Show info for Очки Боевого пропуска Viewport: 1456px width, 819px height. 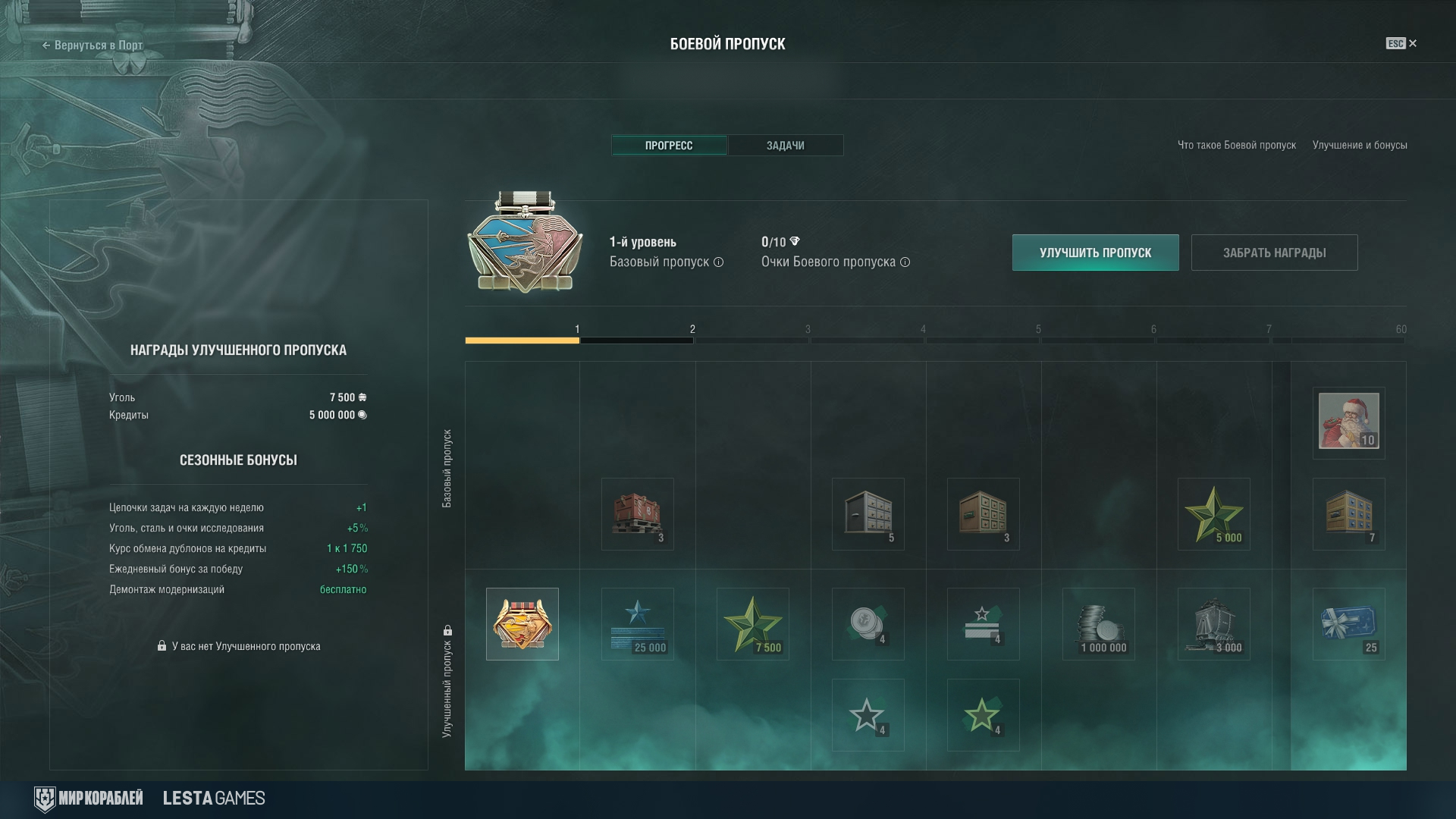(x=905, y=262)
